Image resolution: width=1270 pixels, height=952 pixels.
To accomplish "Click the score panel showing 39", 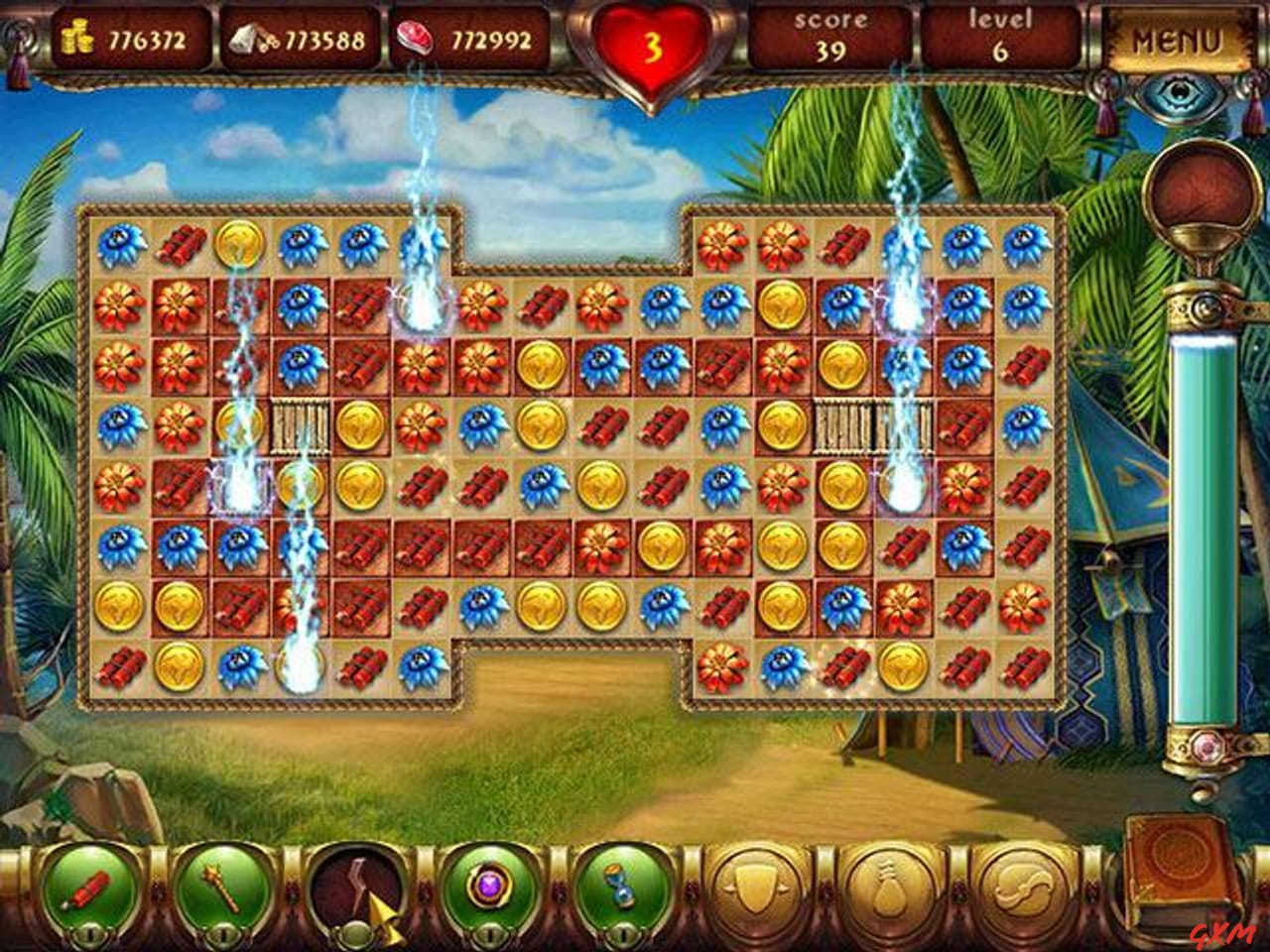I will pyautogui.click(x=831, y=35).
